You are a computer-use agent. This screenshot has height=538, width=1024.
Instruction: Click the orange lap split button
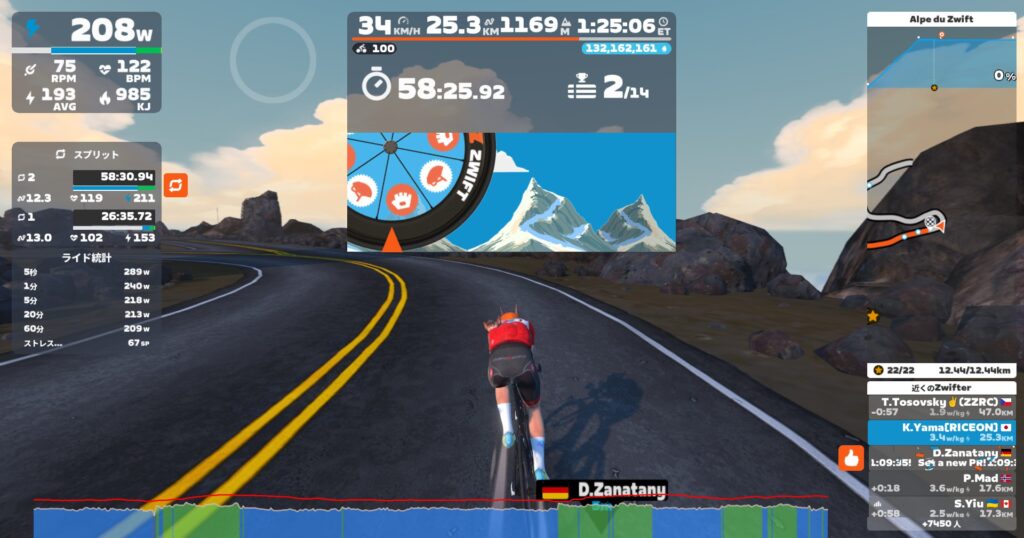click(x=175, y=185)
